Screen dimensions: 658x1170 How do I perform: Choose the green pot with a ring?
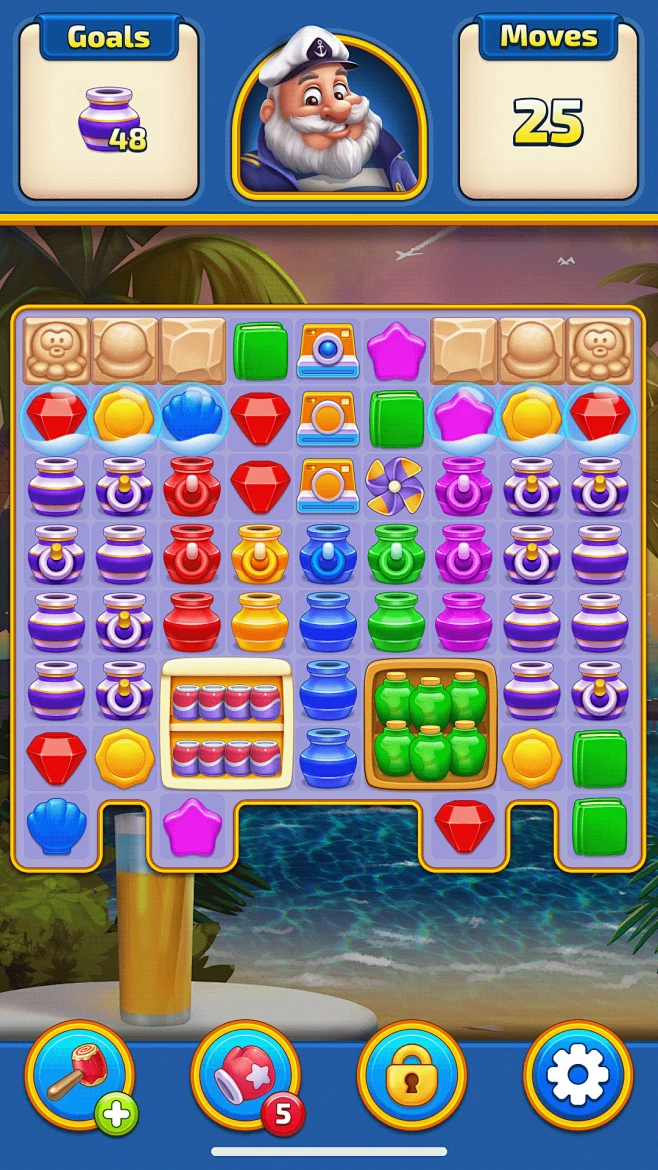[396, 553]
